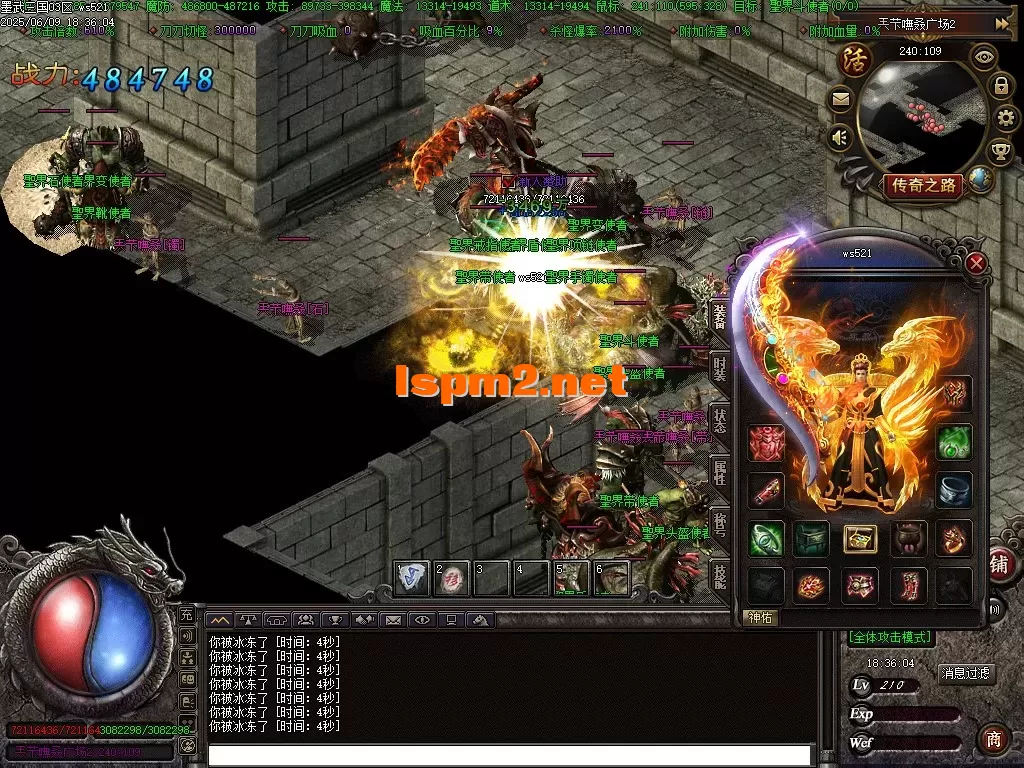The width and height of the screenshot is (1024, 768).
Task: Open the trophy ranking icon
Action: click(x=999, y=152)
